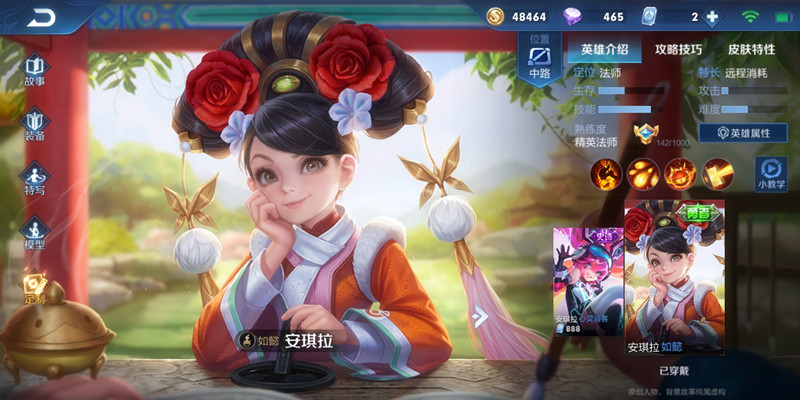The width and height of the screenshot is (800, 400).
Task: Go back using the return arrow
Action: pyautogui.click(x=41, y=17)
